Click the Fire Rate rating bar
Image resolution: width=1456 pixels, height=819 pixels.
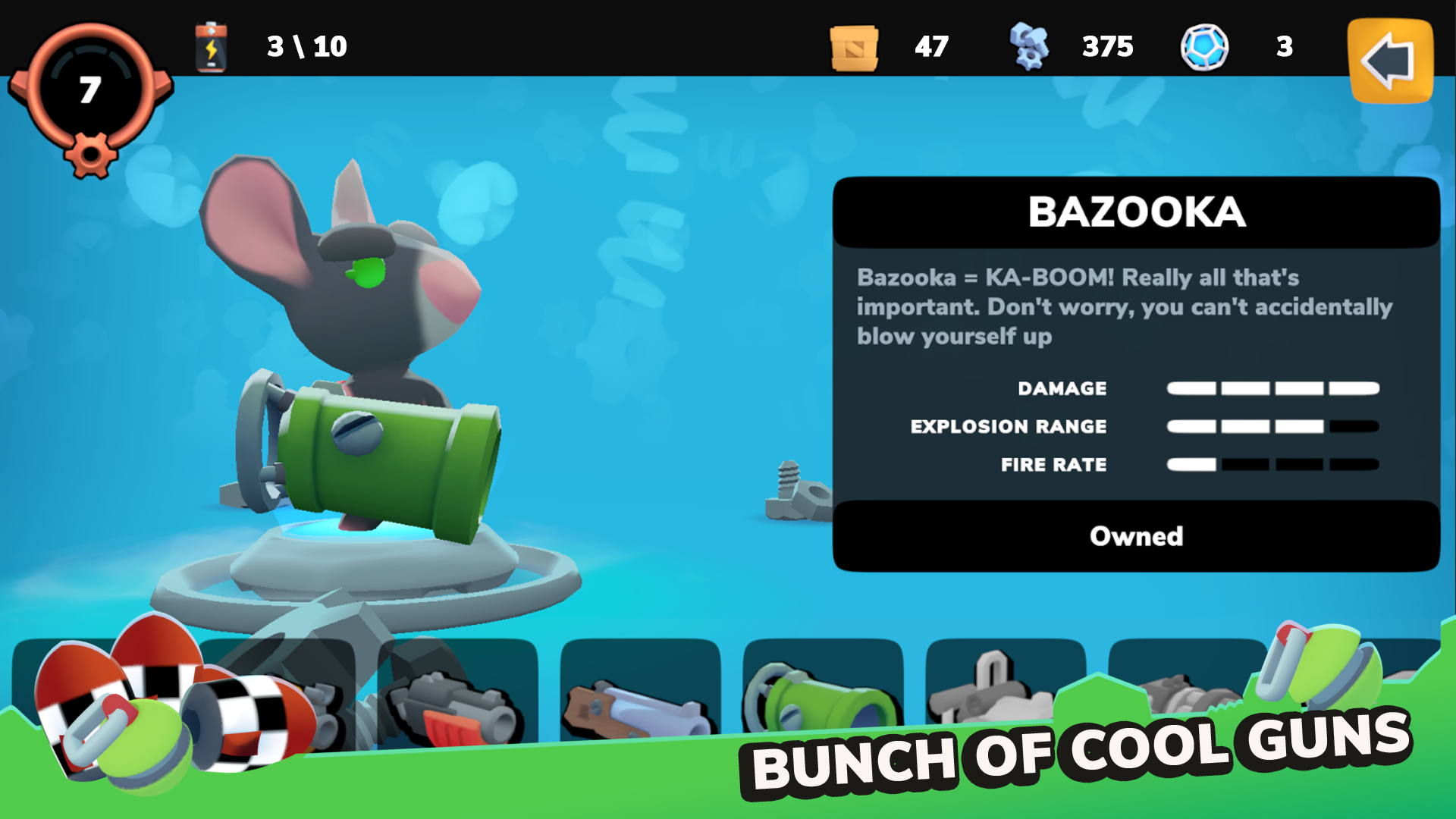pyautogui.click(x=1274, y=465)
